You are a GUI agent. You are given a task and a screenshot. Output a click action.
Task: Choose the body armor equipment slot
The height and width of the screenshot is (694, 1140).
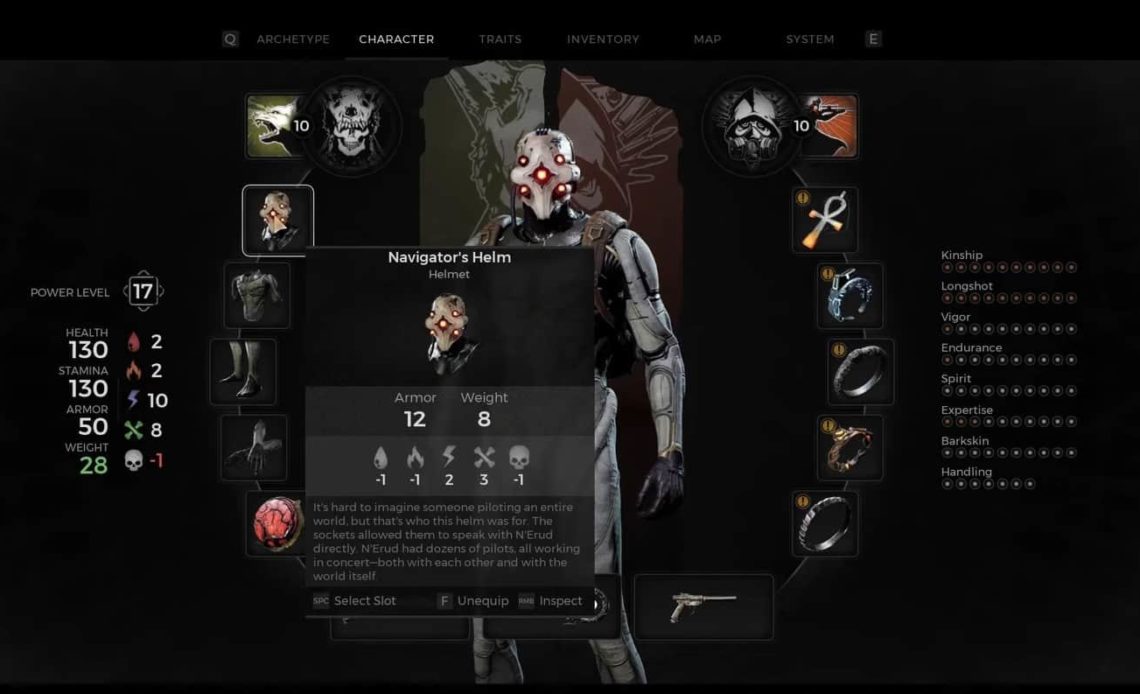(x=257, y=295)
